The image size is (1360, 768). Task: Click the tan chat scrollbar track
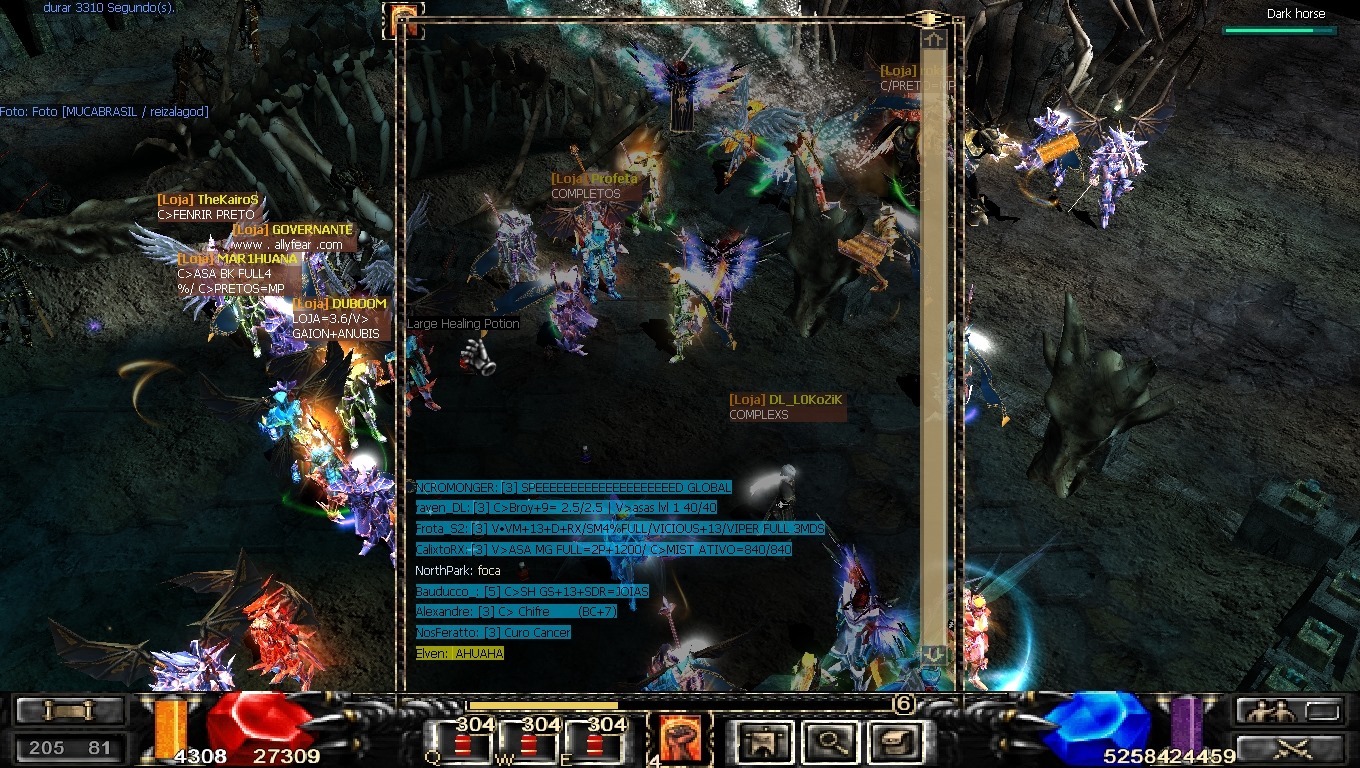933,350
